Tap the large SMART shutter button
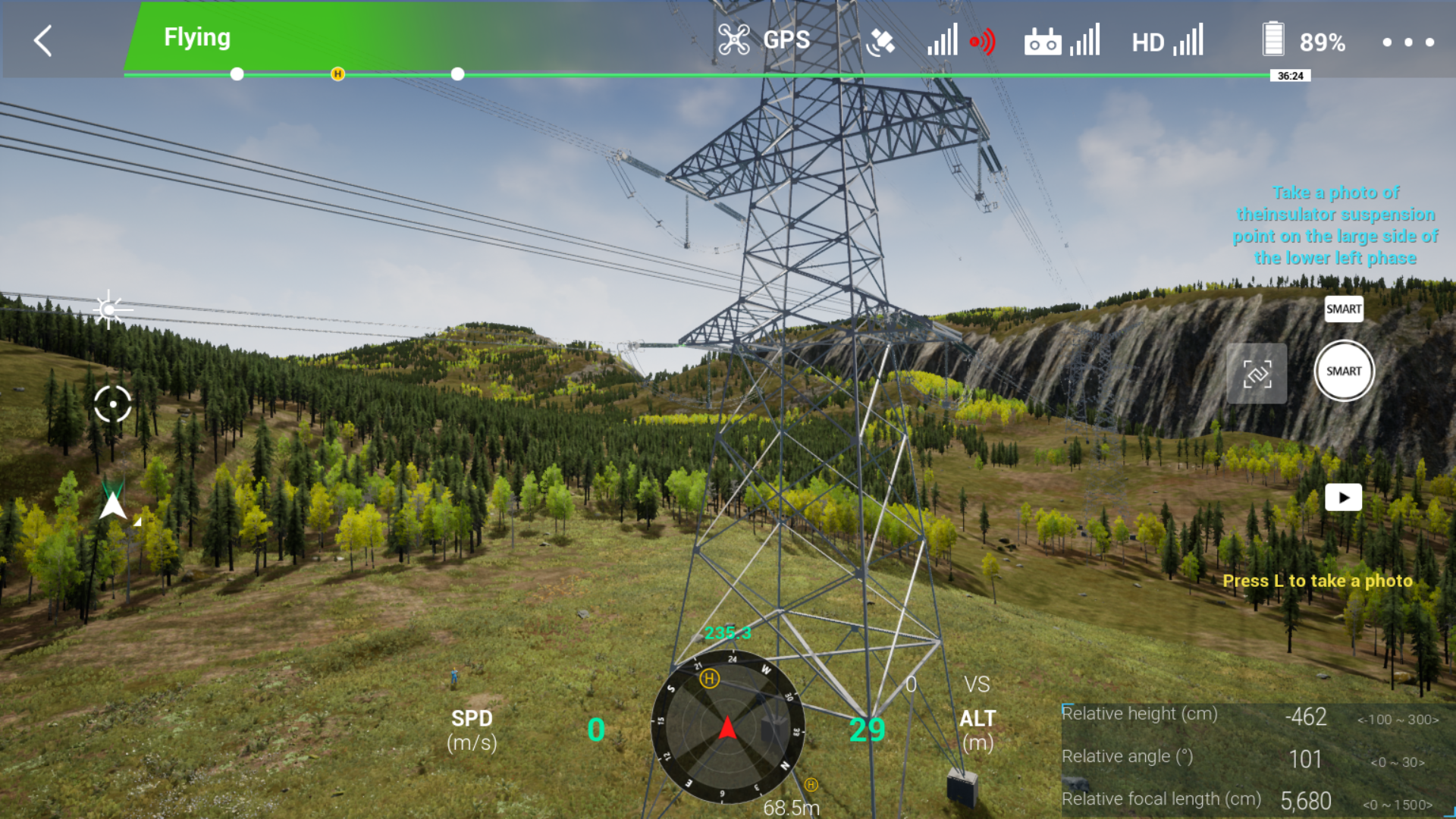The image size is (1456, 819). pos(1343,371)
